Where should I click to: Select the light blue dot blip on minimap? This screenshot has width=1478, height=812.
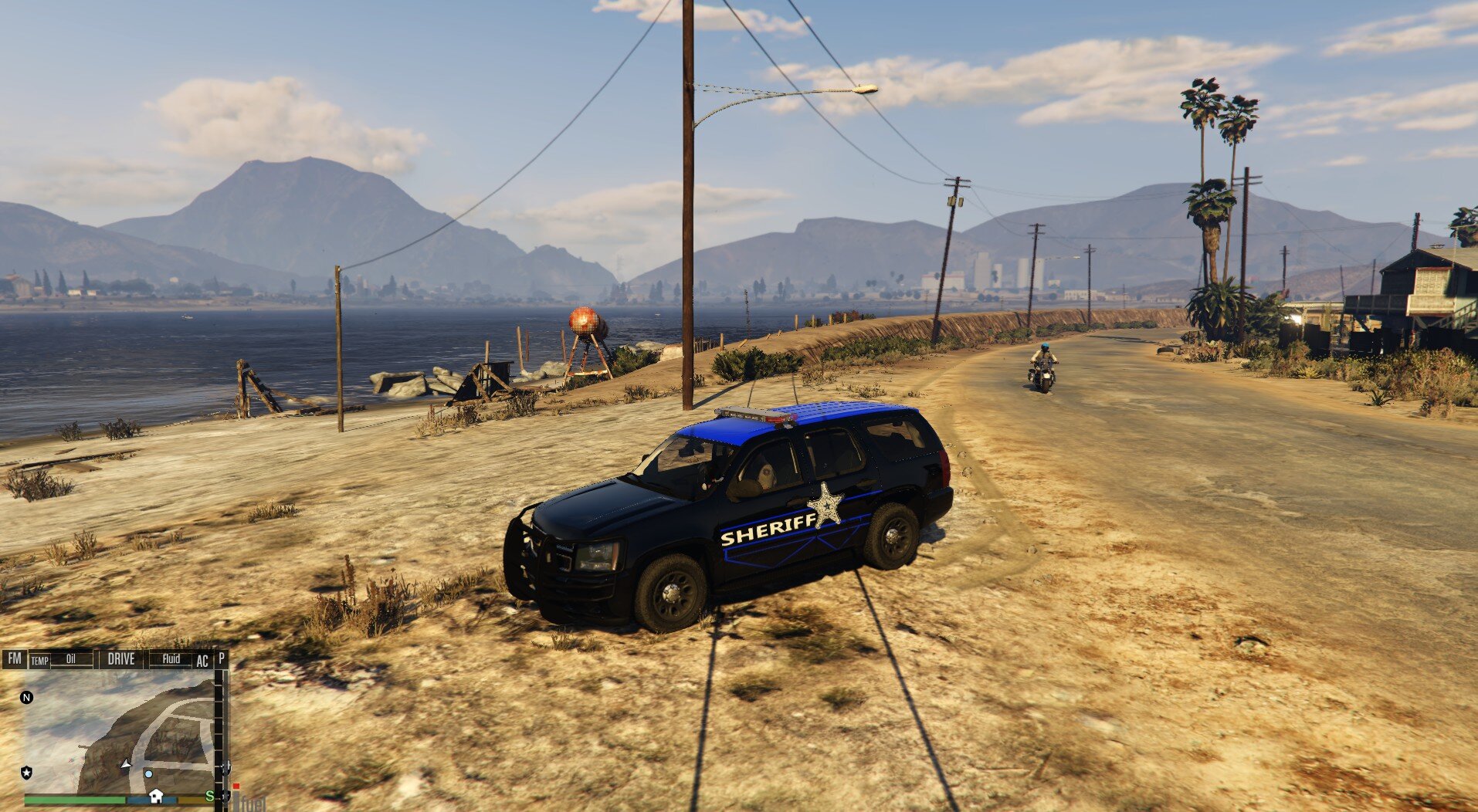pyautogui.click(x=148, y=773)
